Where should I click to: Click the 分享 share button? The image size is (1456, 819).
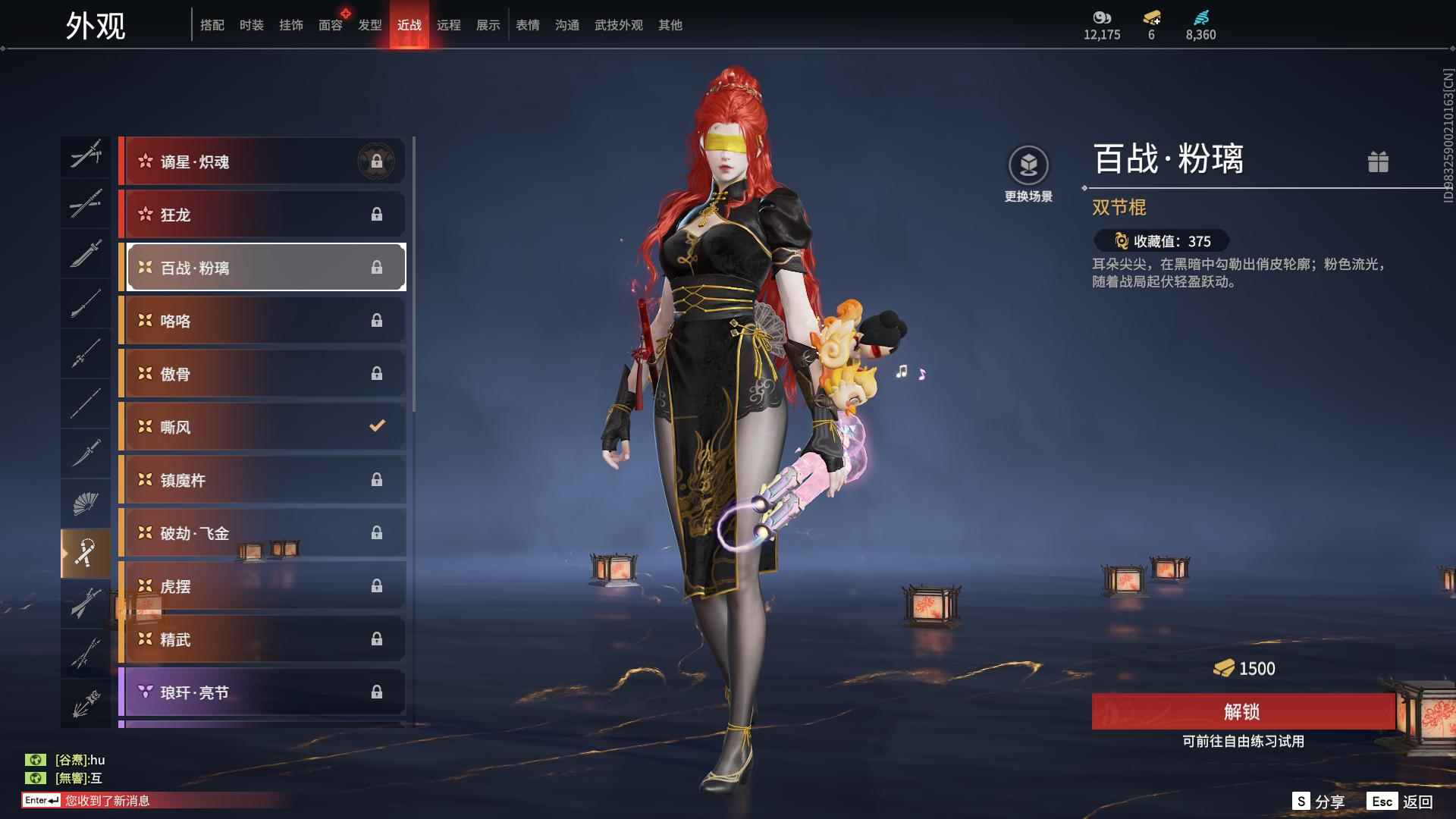1319,802
